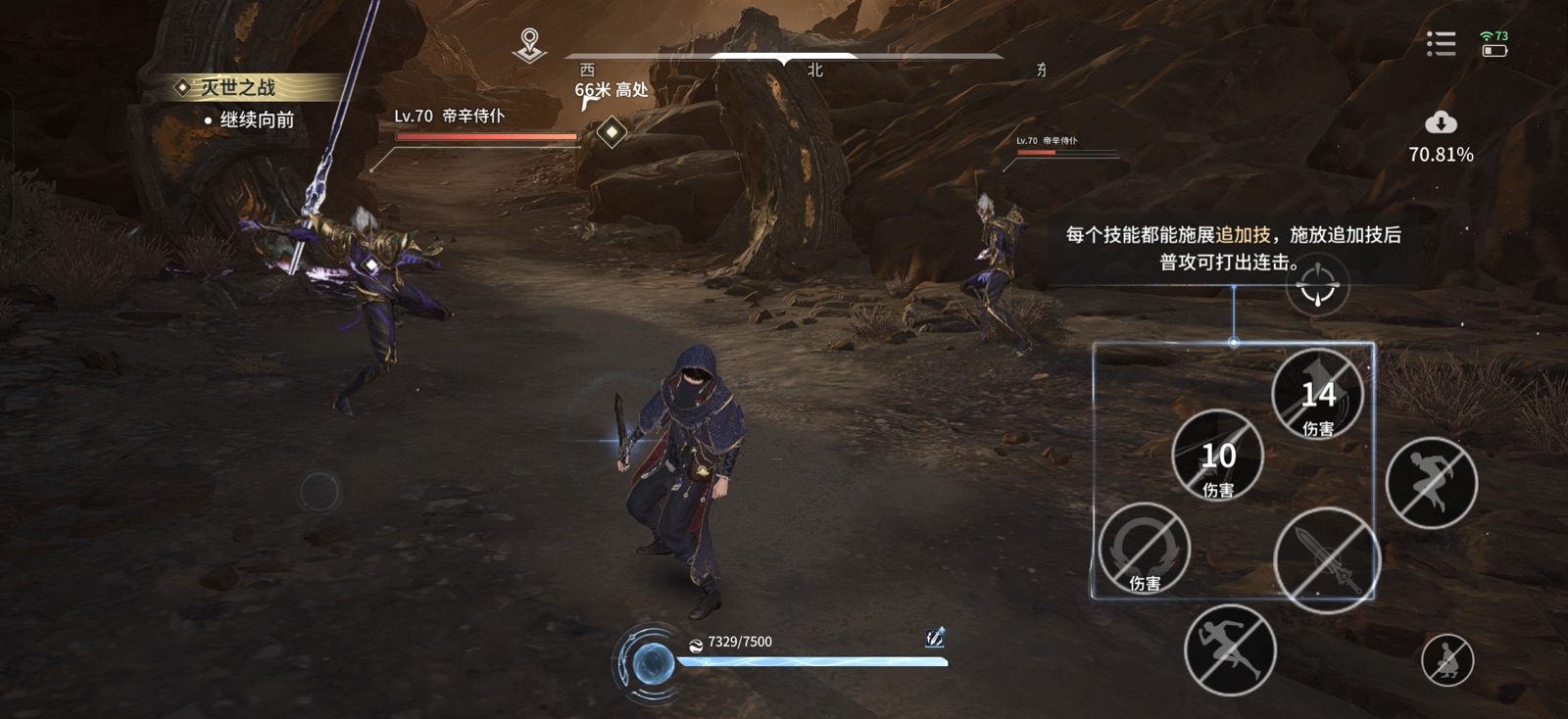Tap the diamond waypoint marker below the compass
The width and height of the screenshot is (1568, 719).
click(x=611, y=132)
